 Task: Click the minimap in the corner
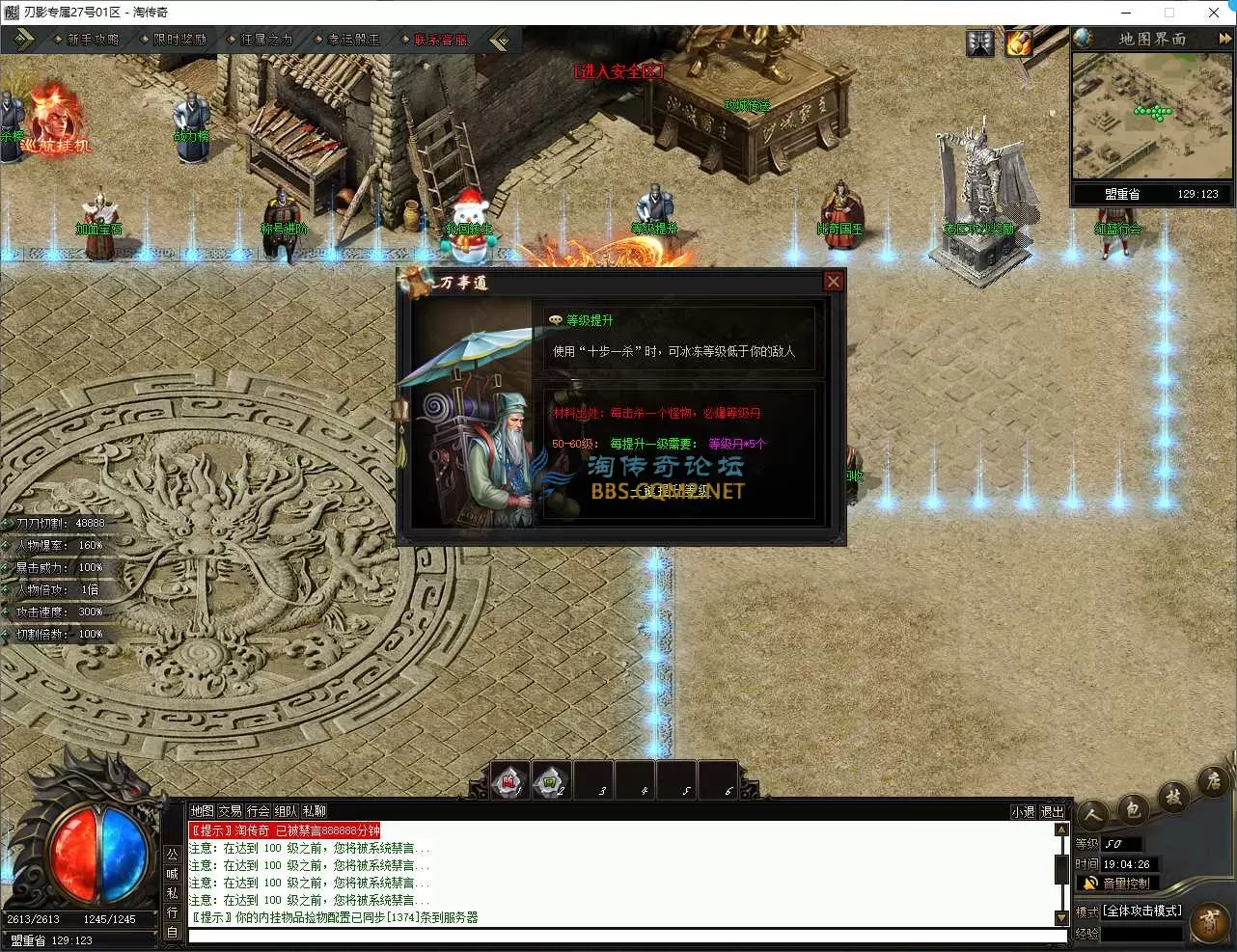[1152, 116]
